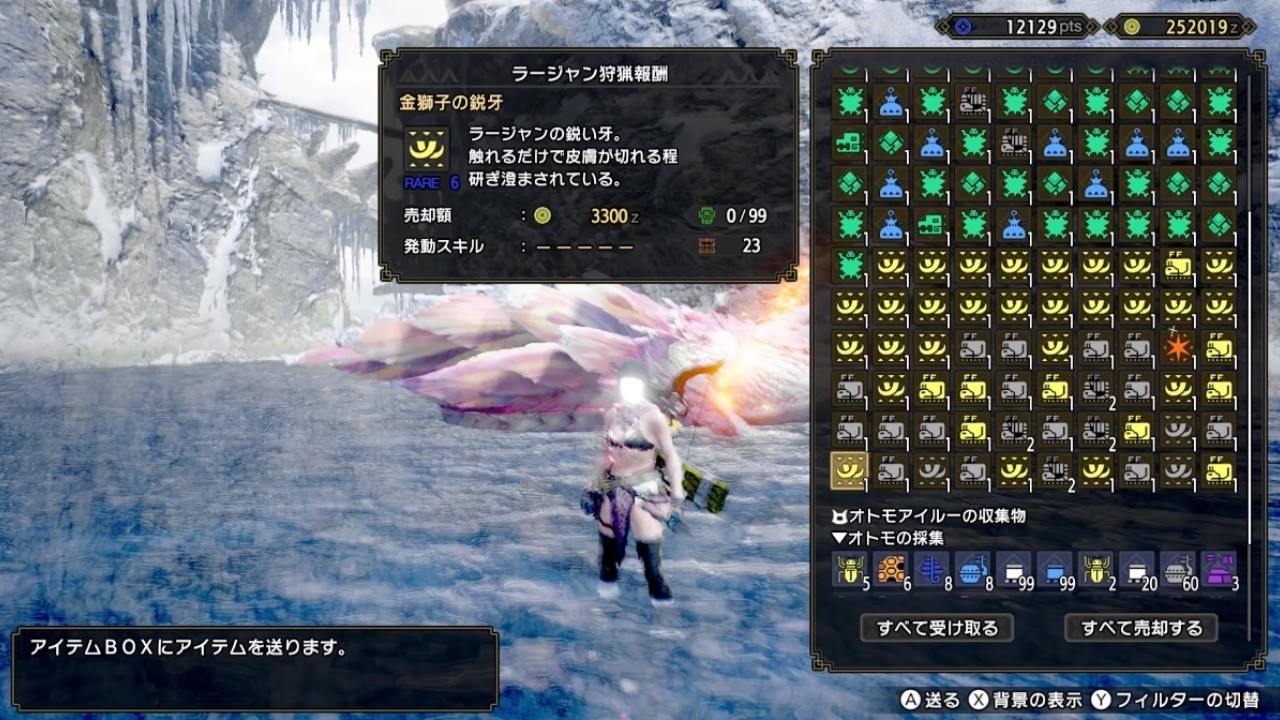Choose the white item stack of 20

click(1136, 569)
